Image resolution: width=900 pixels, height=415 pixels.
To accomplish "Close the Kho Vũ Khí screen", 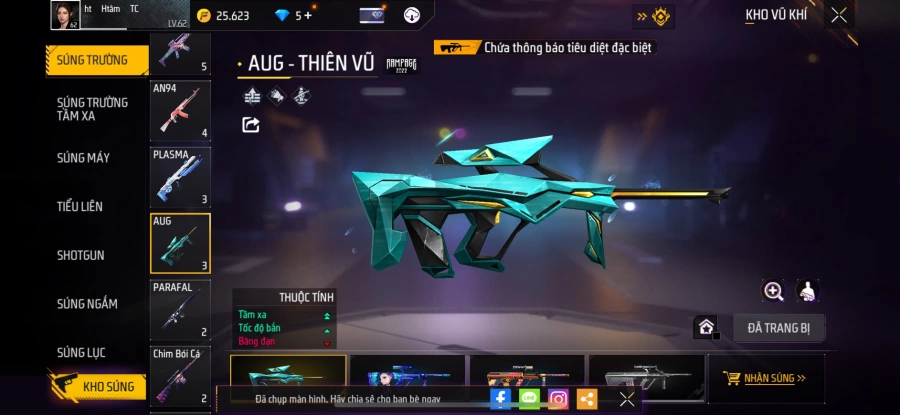I will pos(839,15).
